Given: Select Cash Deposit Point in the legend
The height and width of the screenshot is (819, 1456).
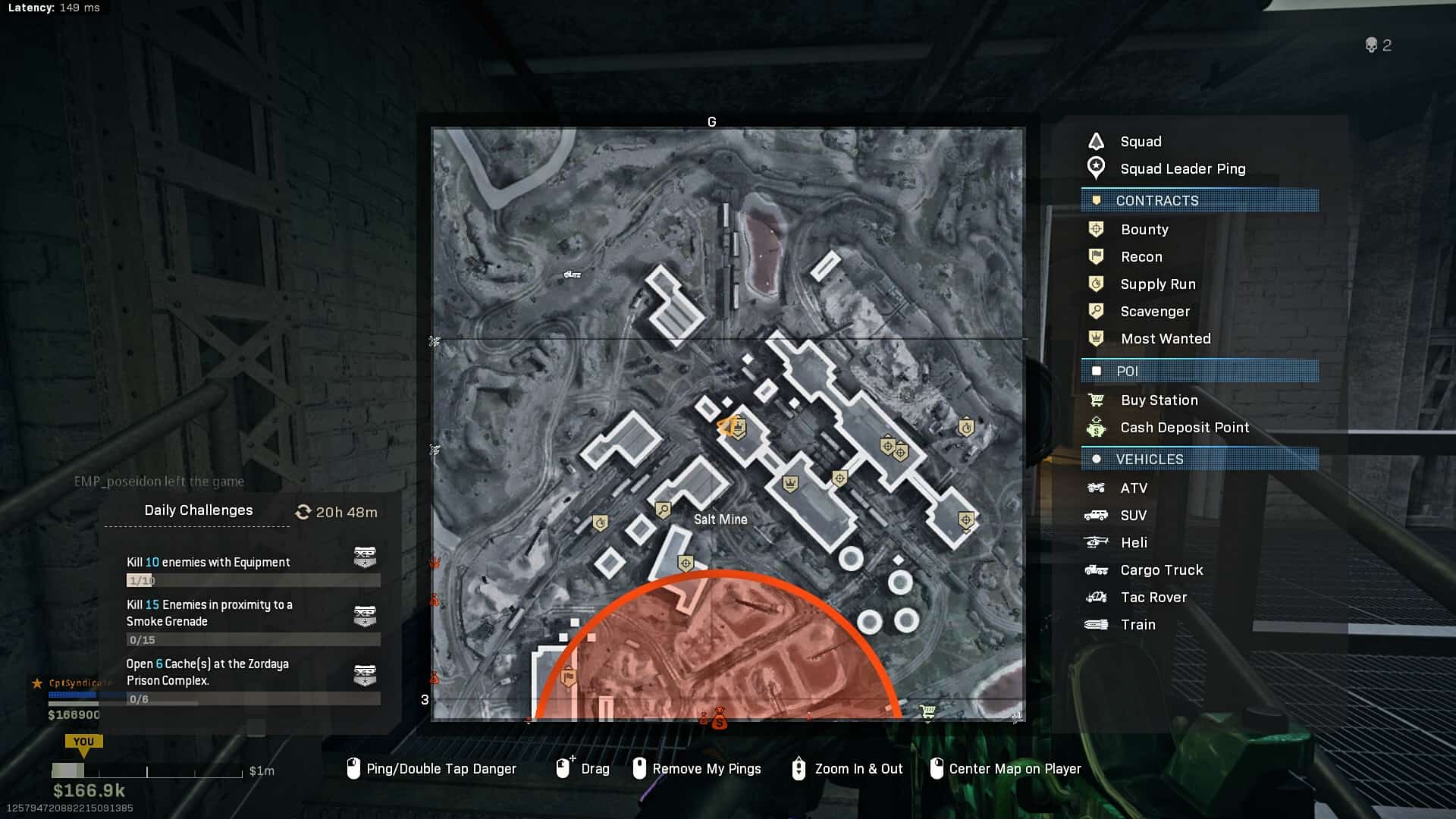Looking at the screenshot, I should tap(1184, 427).
